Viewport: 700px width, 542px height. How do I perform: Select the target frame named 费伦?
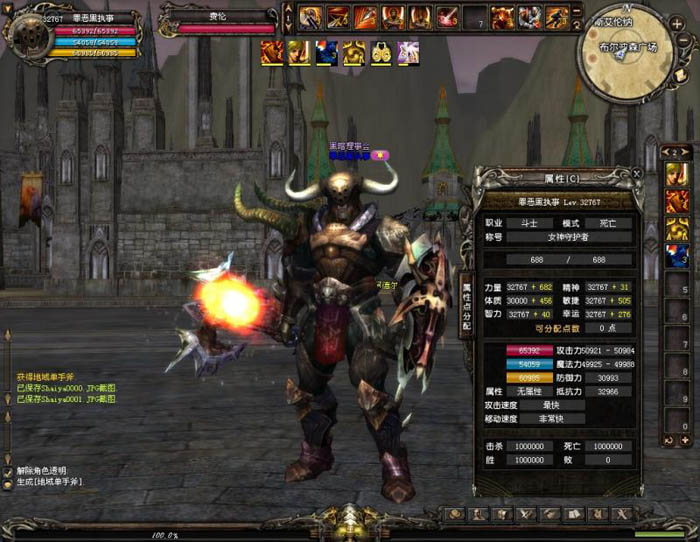217,22
